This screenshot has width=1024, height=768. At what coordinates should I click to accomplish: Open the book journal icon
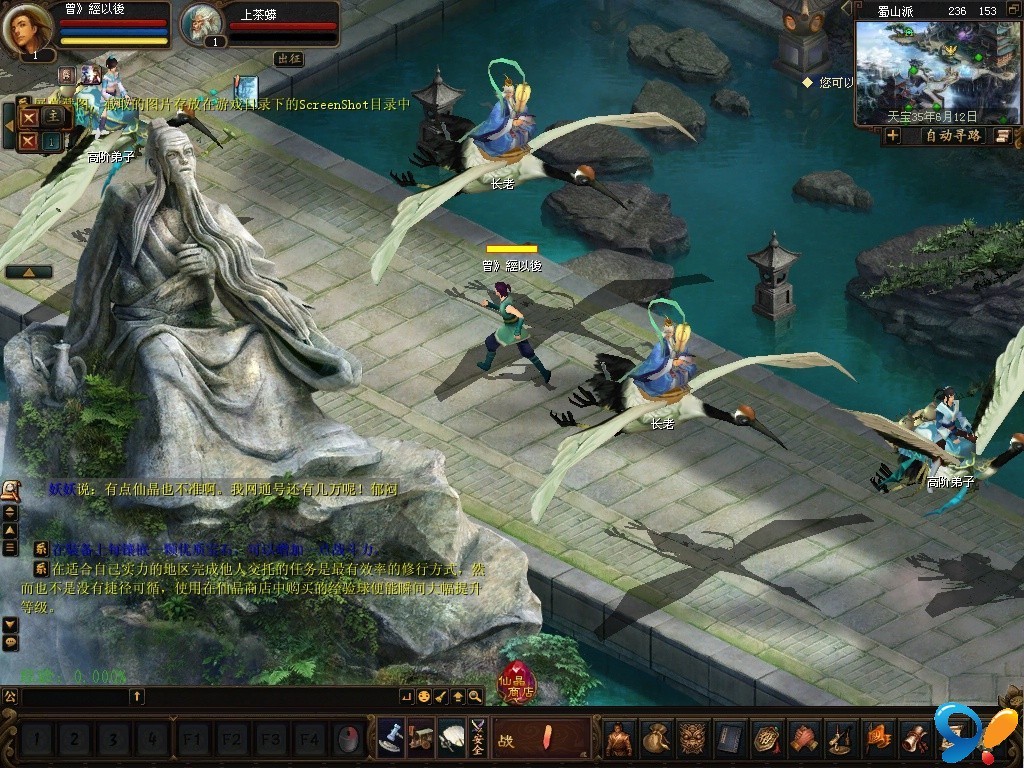[730, 739]
